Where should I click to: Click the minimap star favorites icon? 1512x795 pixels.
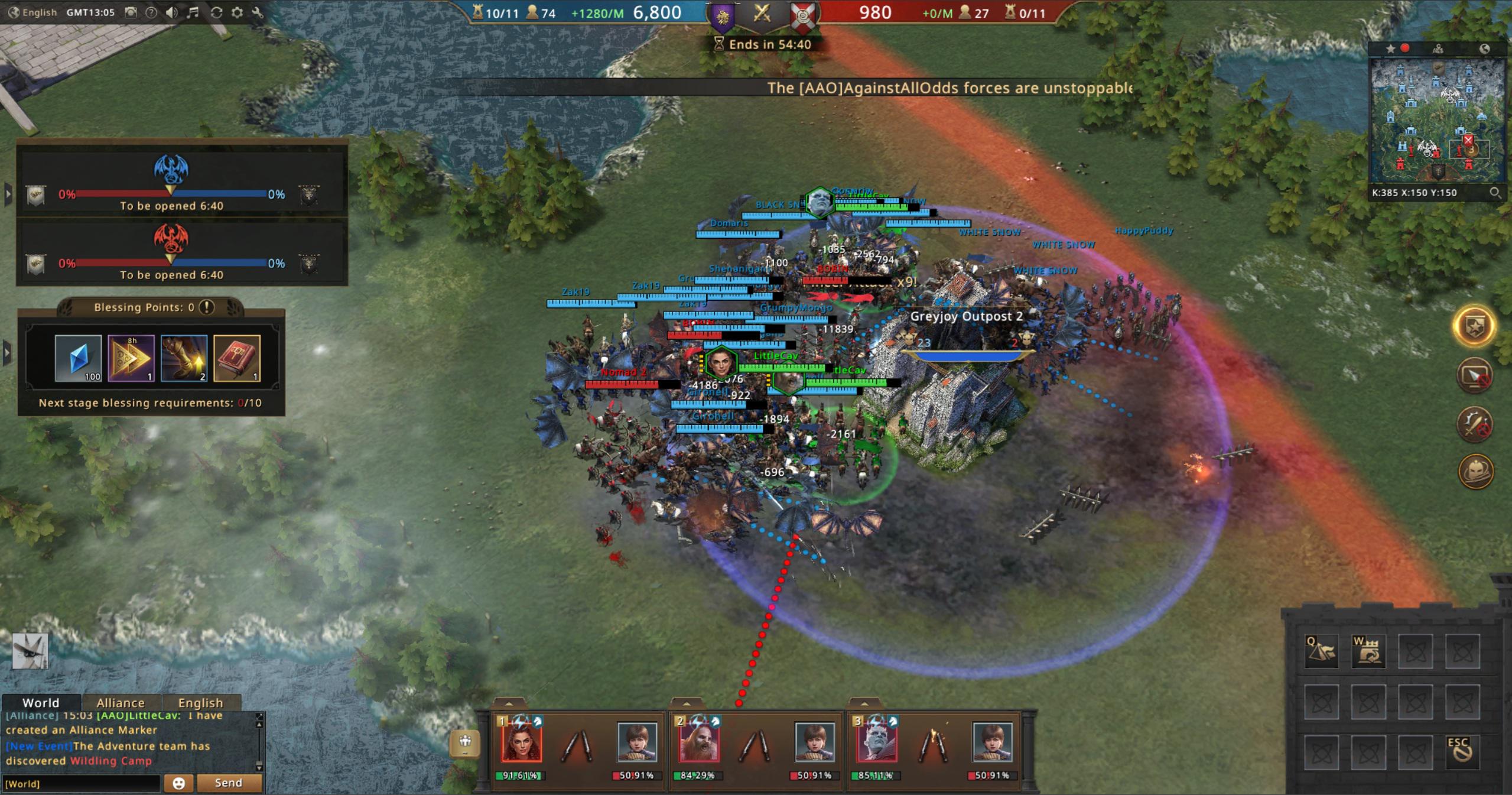coord(1390,48)
